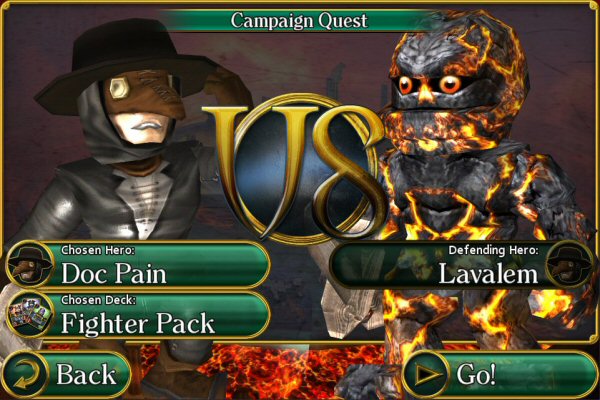Open the Fighter Pack deck selector

coord(137,315)
